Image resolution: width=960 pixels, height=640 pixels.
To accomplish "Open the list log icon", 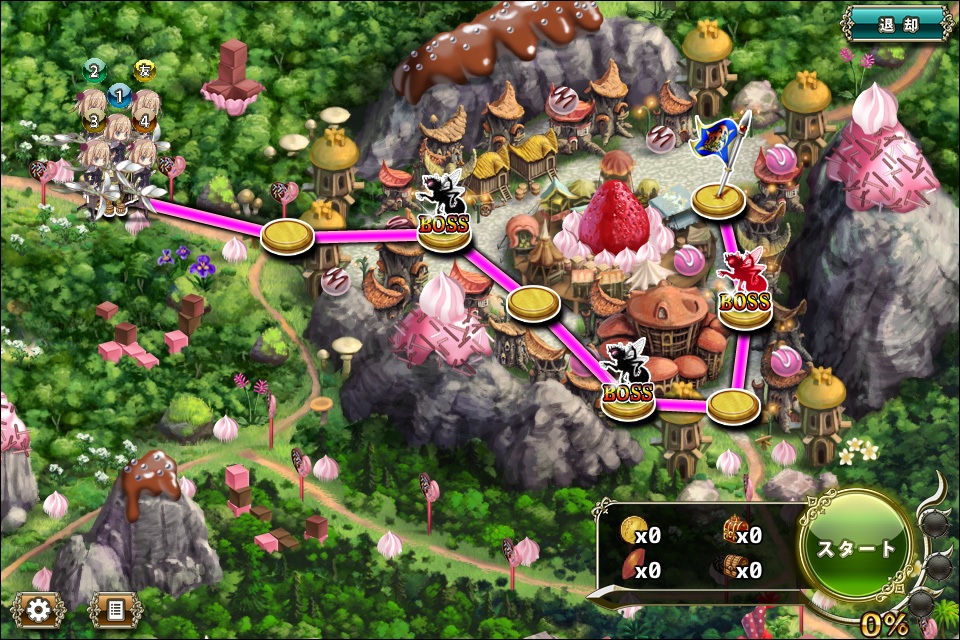I will (113, 608).
